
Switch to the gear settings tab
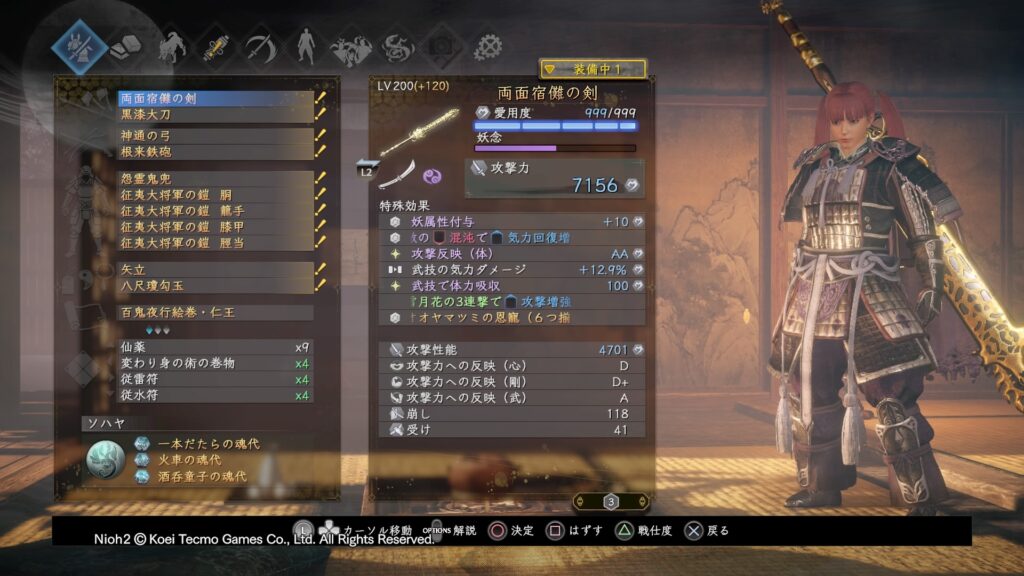pos(488,47)
